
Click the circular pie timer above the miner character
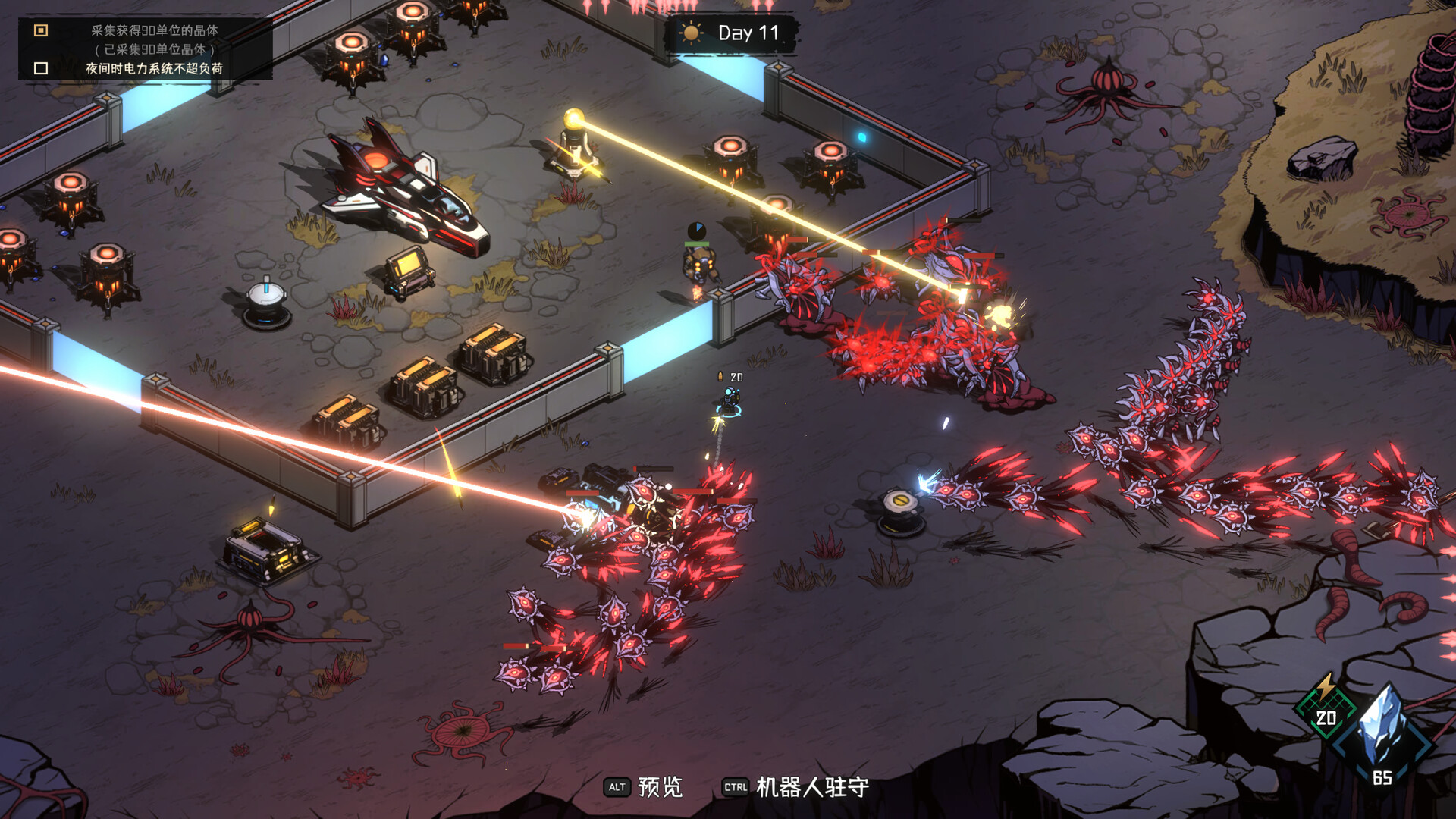coord(697,231)
